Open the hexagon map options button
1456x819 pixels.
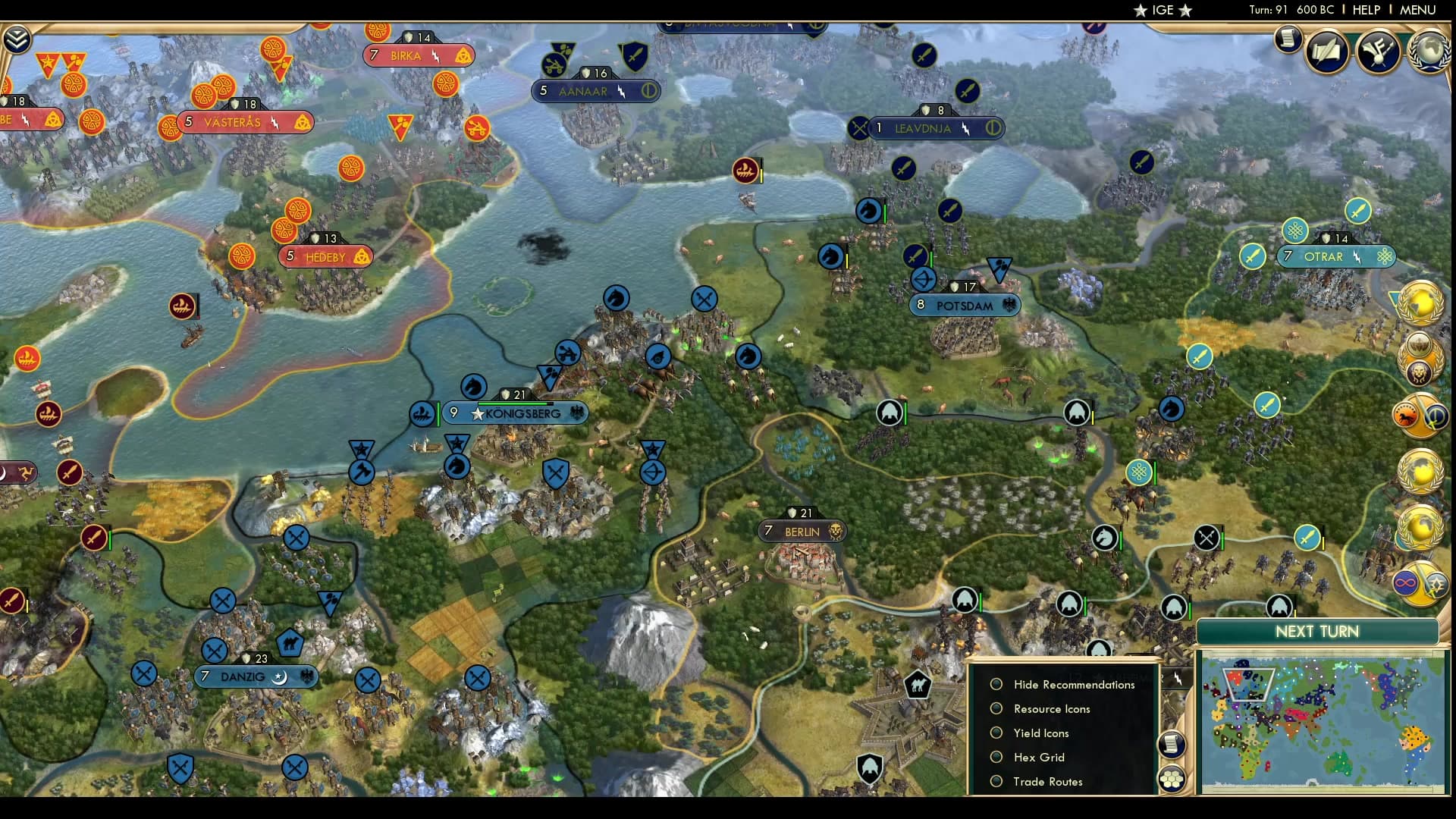click(1172, 778)
